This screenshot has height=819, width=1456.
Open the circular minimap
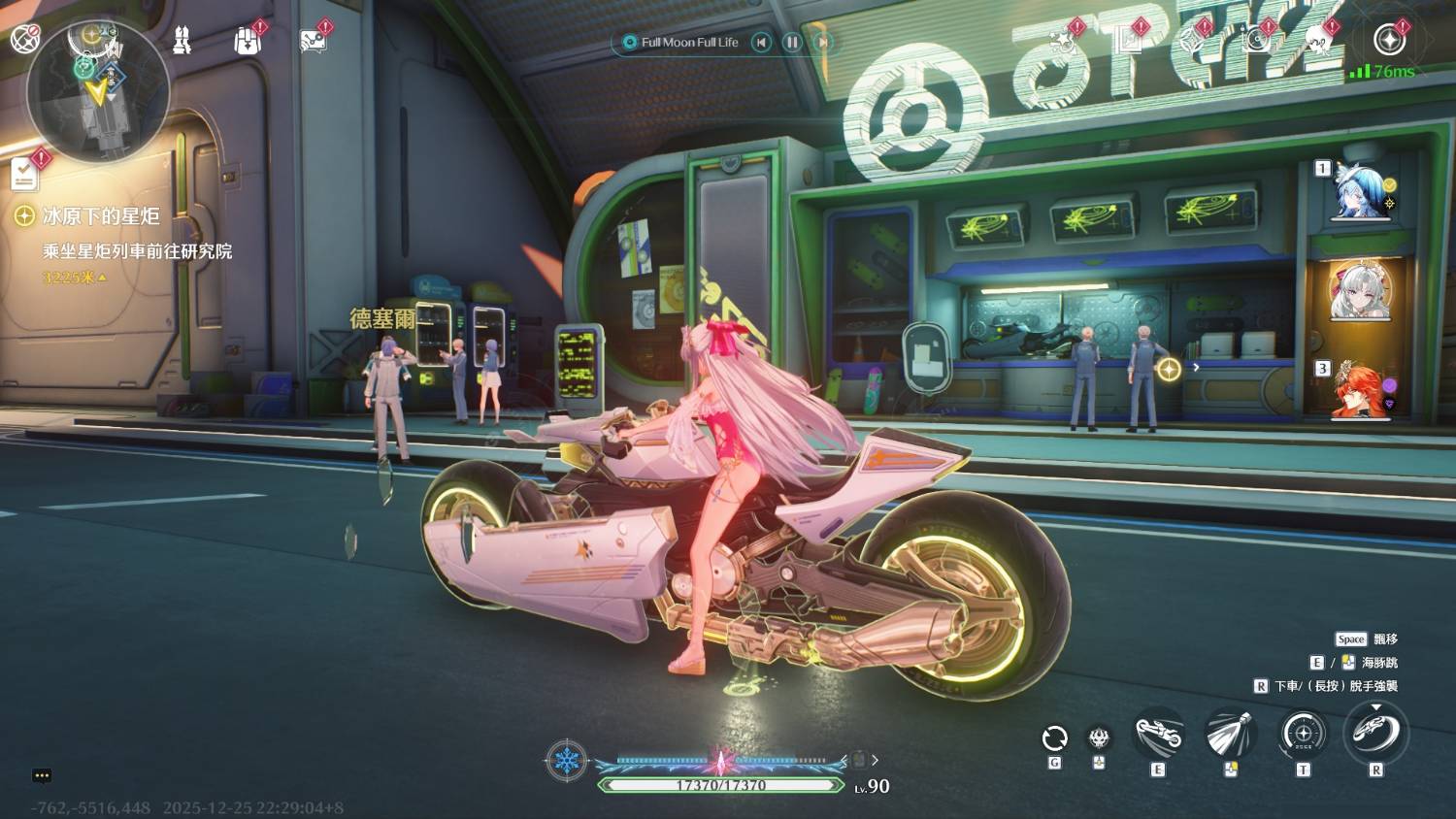pos(98,90)
